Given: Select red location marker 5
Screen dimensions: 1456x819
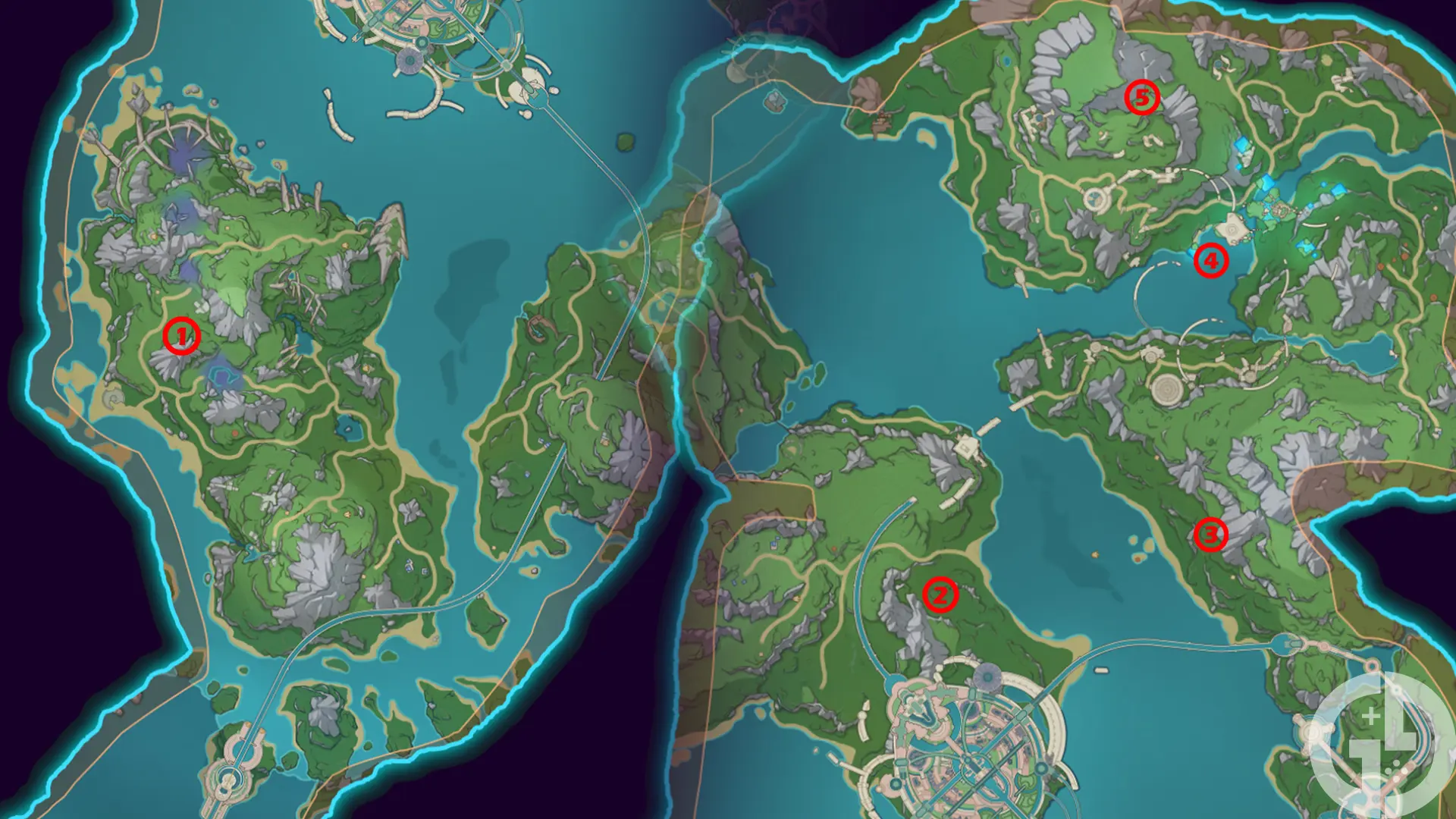Looking at the screenshot, I should pyautogui.click(x=1141, y=97).
